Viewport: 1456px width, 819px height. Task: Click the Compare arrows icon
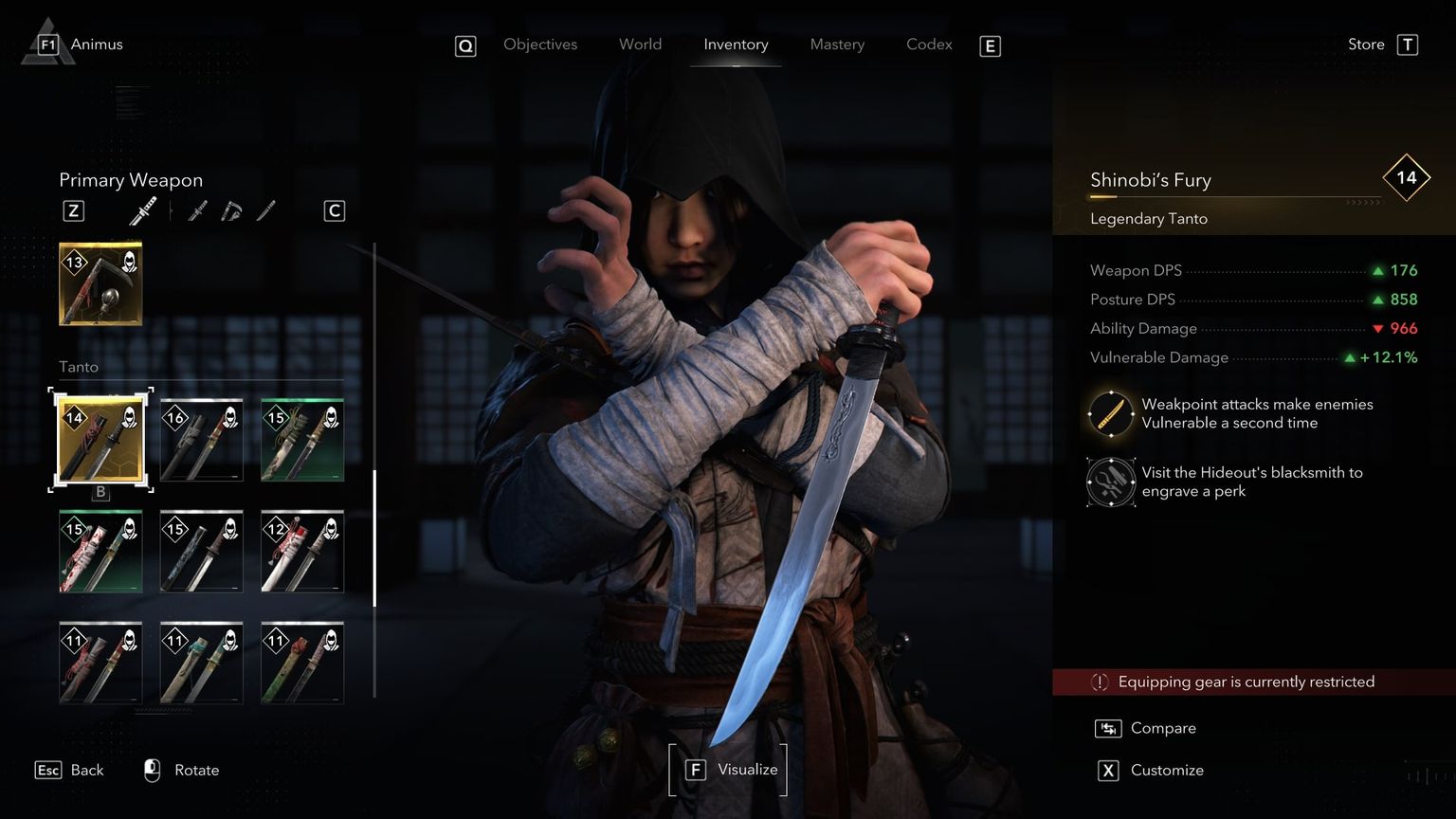point(1107,728)
